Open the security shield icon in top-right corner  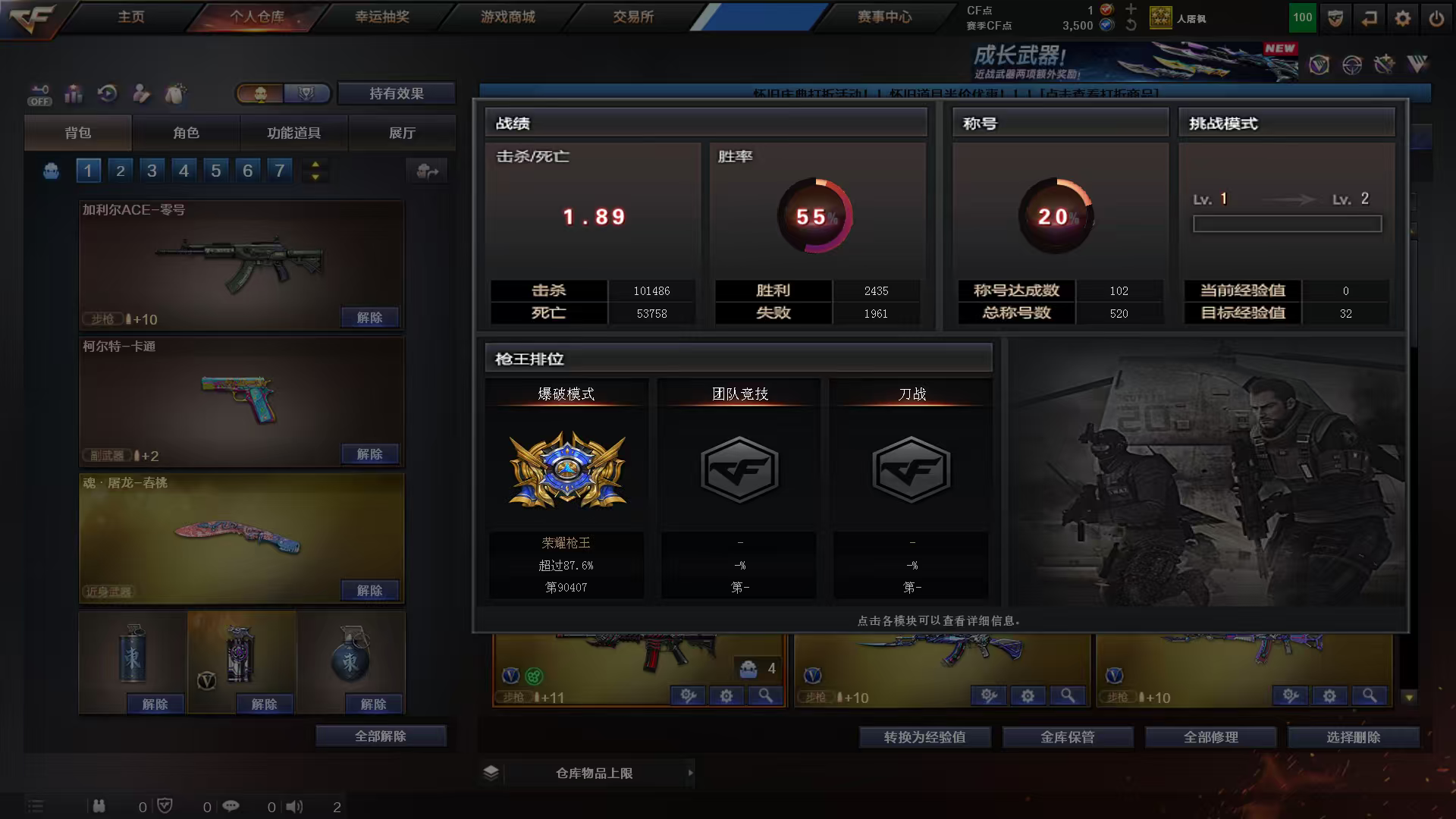pos(1335,17)
